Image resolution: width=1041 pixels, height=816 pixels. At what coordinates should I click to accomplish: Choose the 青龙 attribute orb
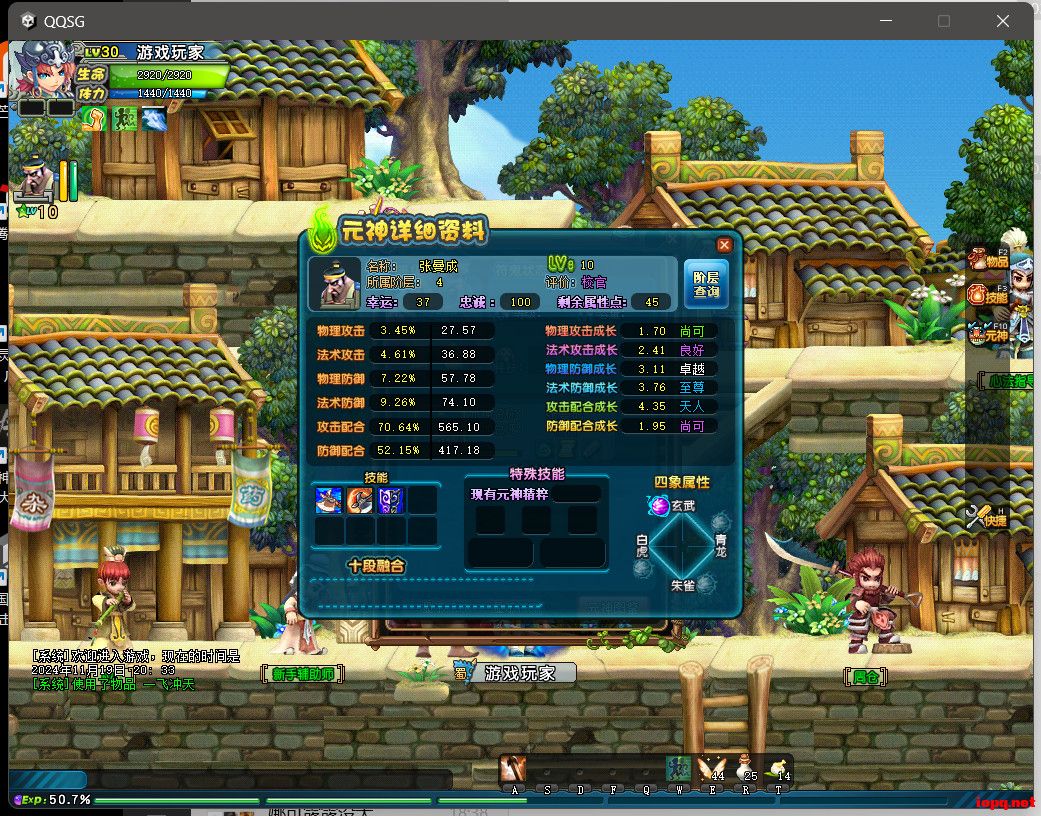(720, 522)
